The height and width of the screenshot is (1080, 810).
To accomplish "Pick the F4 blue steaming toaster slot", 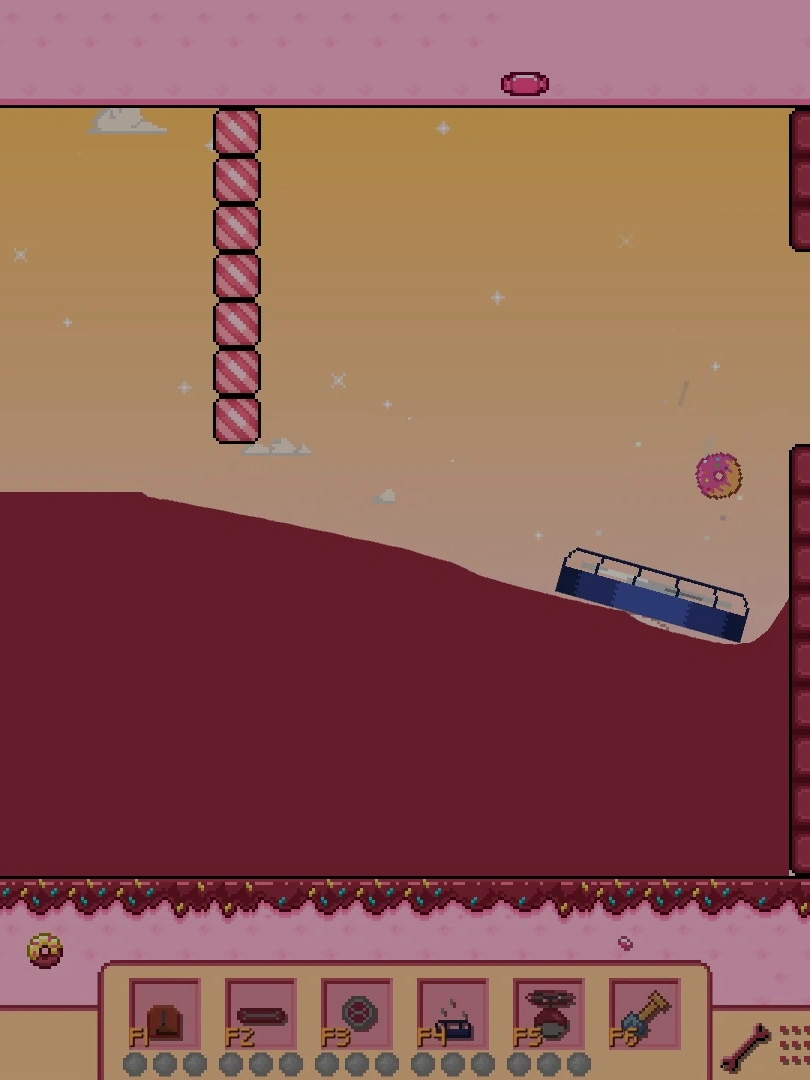I will coord(453,1014).
